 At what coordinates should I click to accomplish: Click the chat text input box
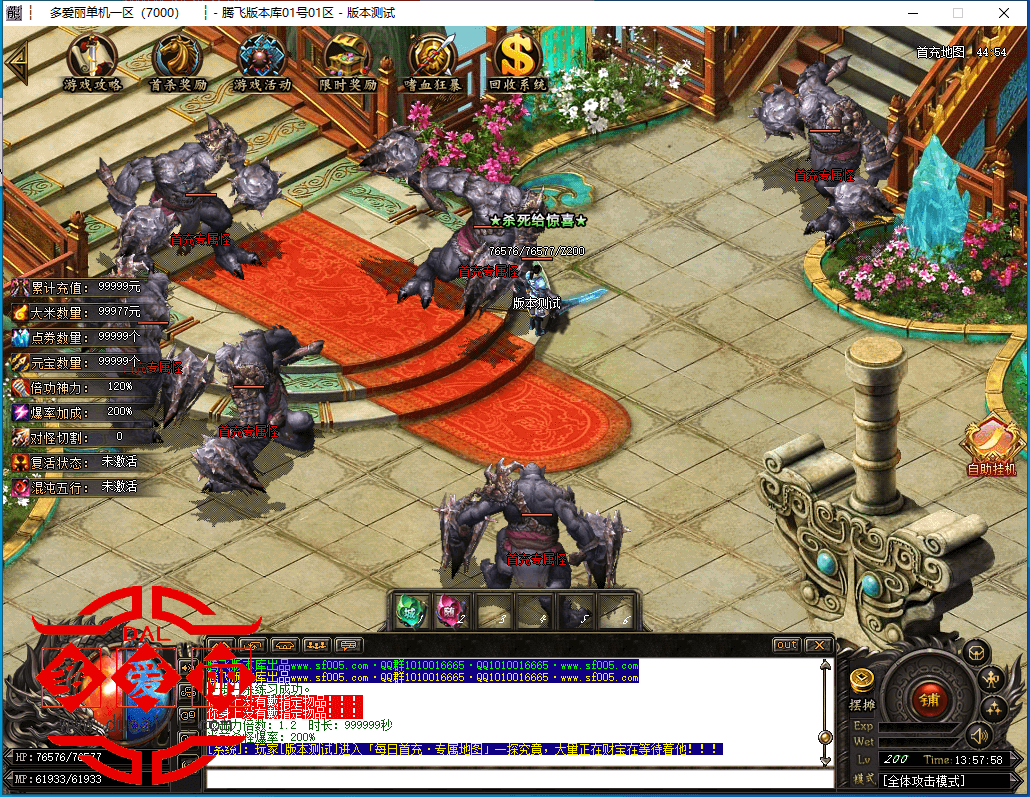pyautogui.click(x=518, y=779)
